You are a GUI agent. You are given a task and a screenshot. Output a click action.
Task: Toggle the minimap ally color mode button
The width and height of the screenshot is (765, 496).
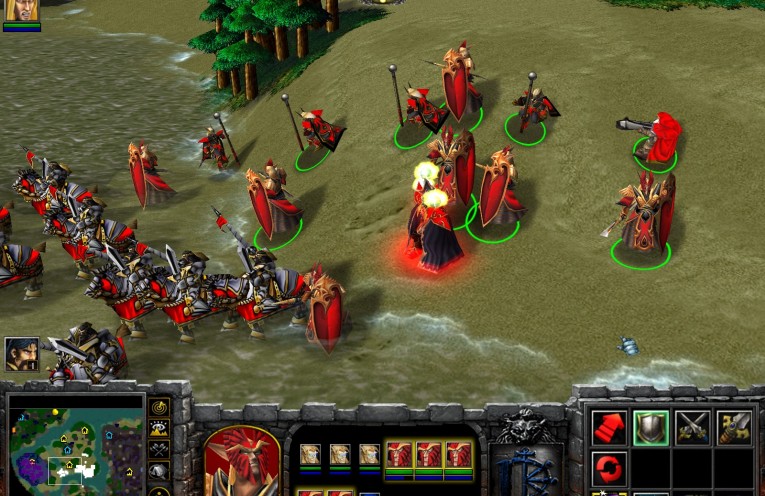tap(159, 449)
